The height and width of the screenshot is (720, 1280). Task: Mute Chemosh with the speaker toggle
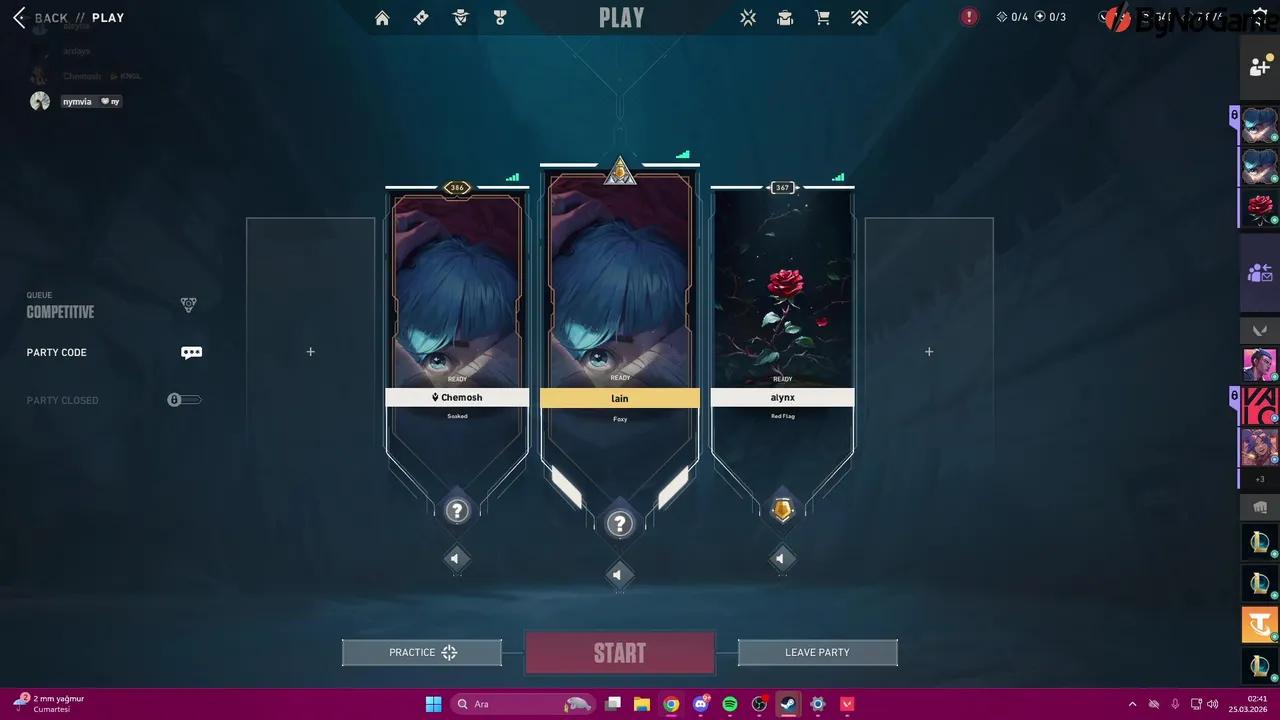point(456,558)
